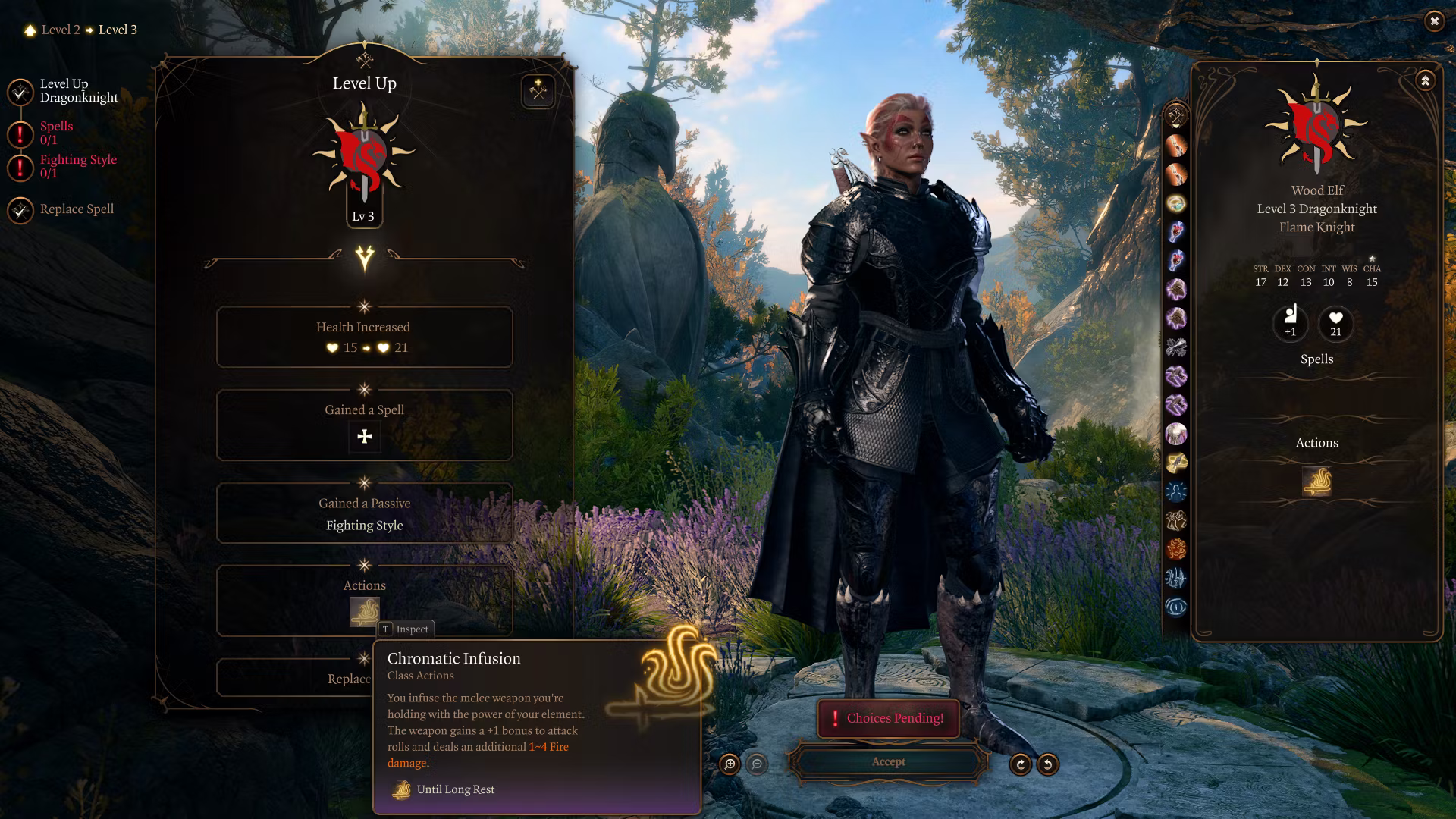This screenshot has width=1456, height=819.
Task: Click the Gained a Spell plus slot
Action: pos(365,437)
